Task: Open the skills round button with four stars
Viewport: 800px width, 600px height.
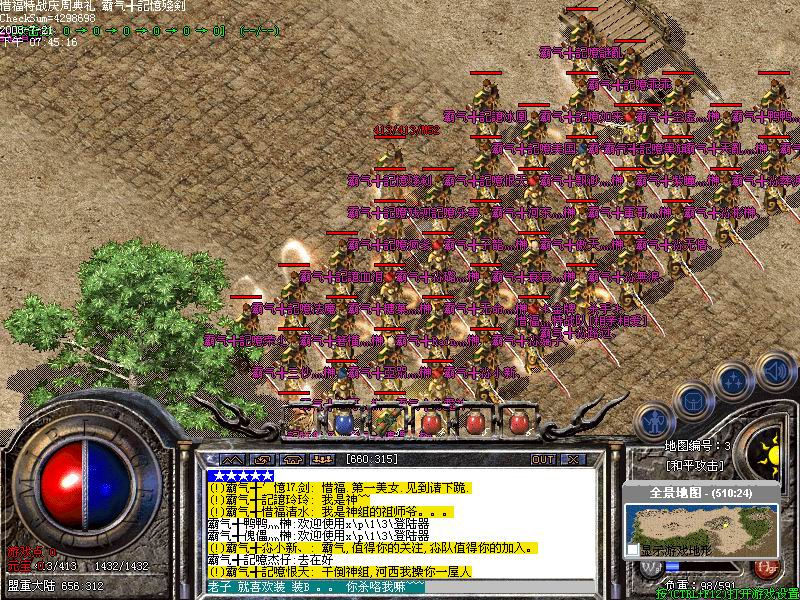Action: coord(733,381)
